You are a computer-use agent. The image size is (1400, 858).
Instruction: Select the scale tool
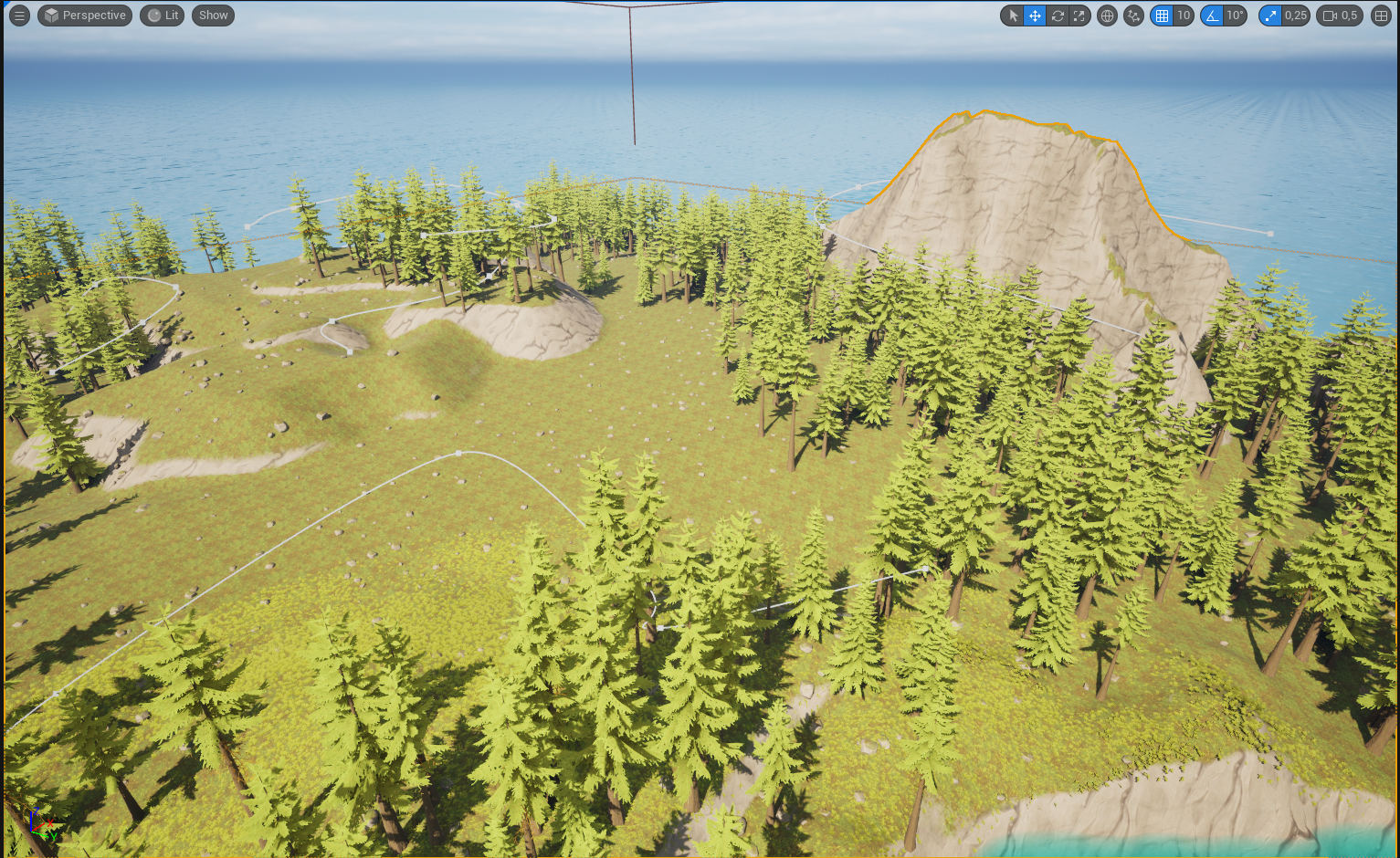click(1079, 16)
